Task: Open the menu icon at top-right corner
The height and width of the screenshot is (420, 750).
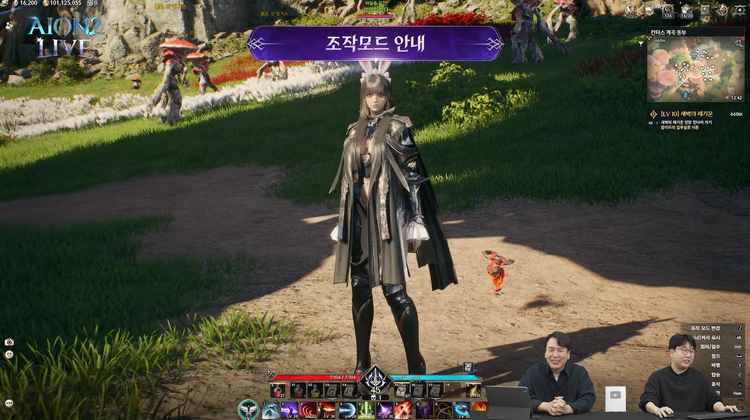Action: point(737,10)
